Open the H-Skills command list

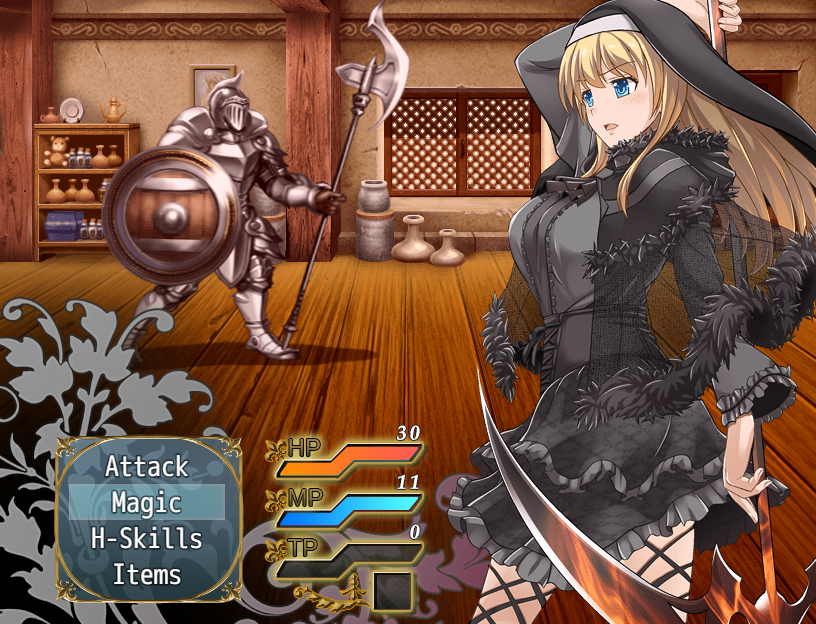point(146,539)
